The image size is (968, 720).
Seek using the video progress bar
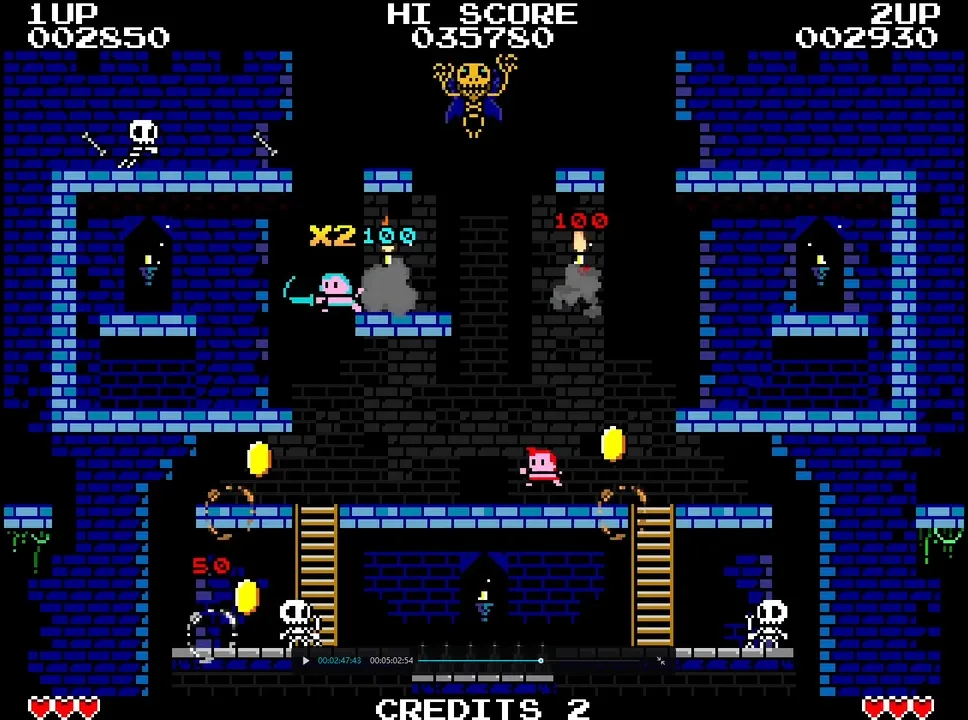coord(480,660)
